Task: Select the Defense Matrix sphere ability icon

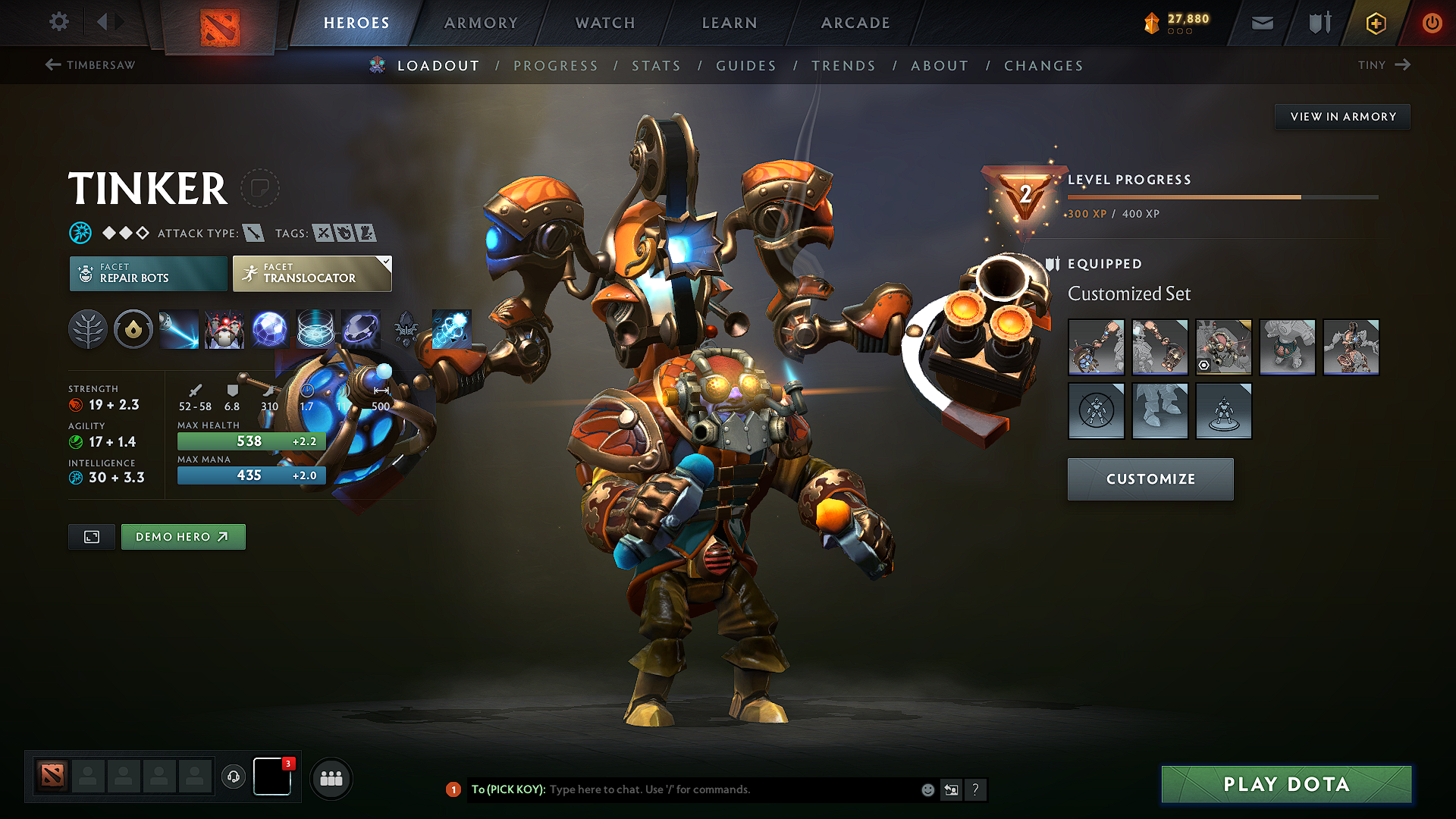Action: pyautogui.click(x=271, y=329)
